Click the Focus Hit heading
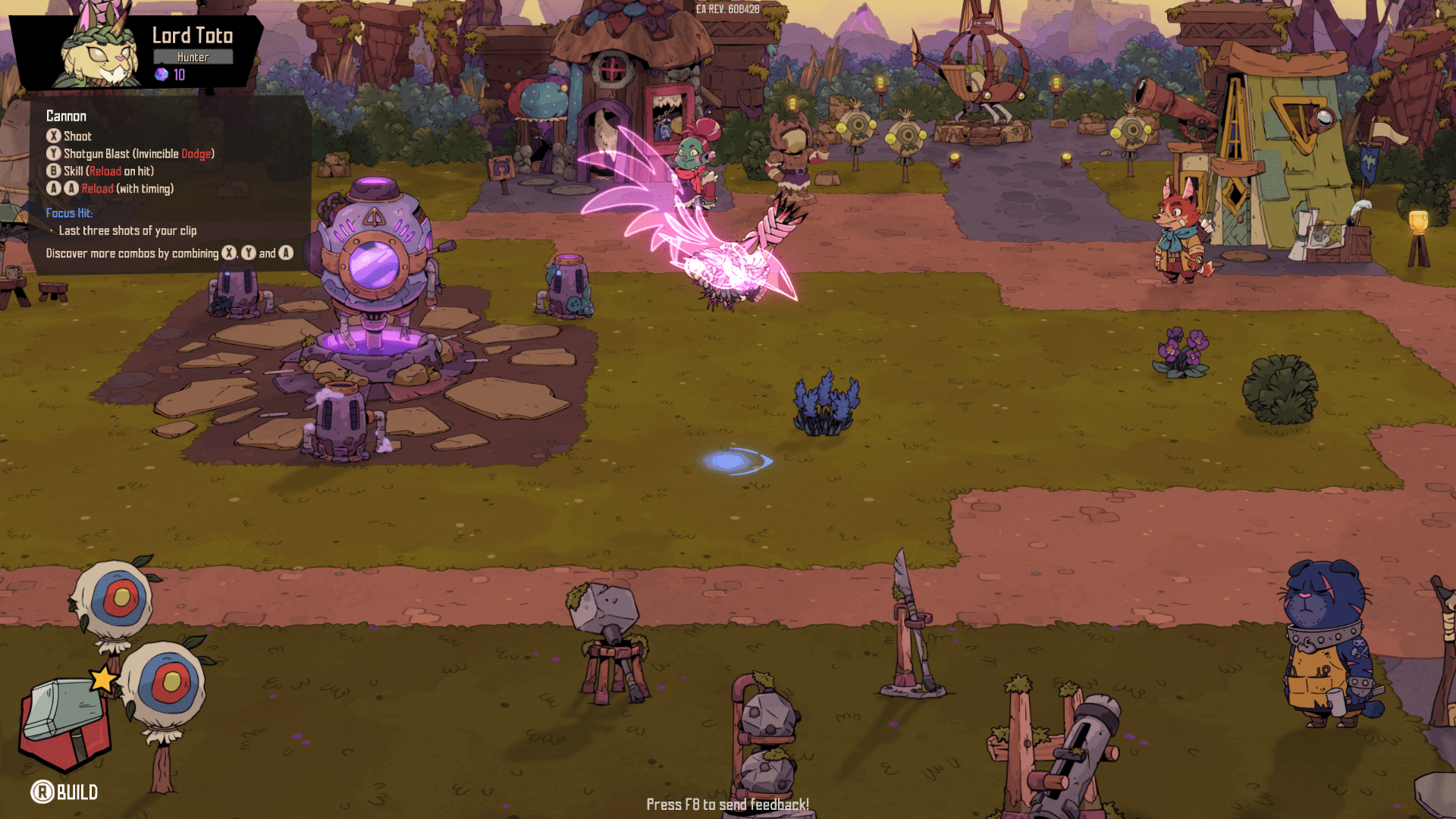 click(x=70, y=213)
